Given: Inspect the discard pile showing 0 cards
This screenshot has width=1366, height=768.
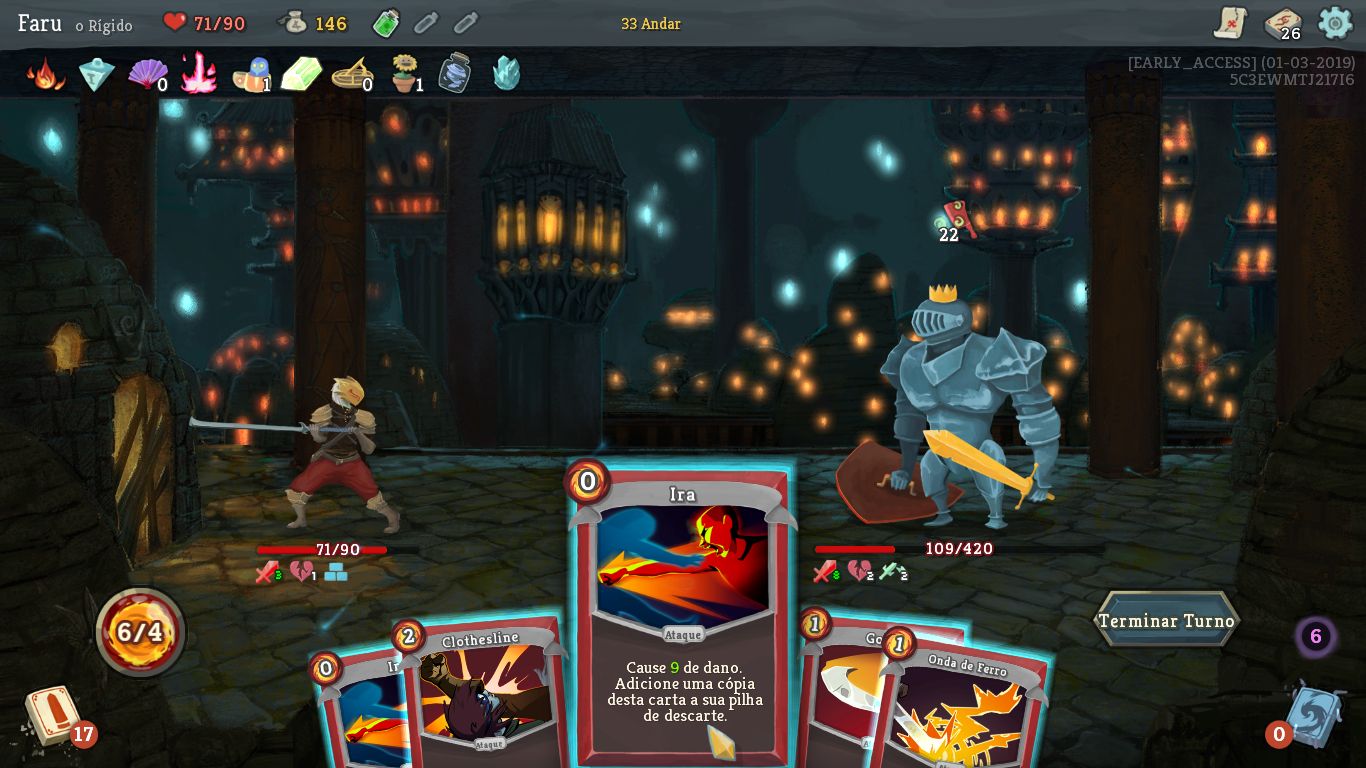Looking at the screenshot, I should (x=1313, y=713).
